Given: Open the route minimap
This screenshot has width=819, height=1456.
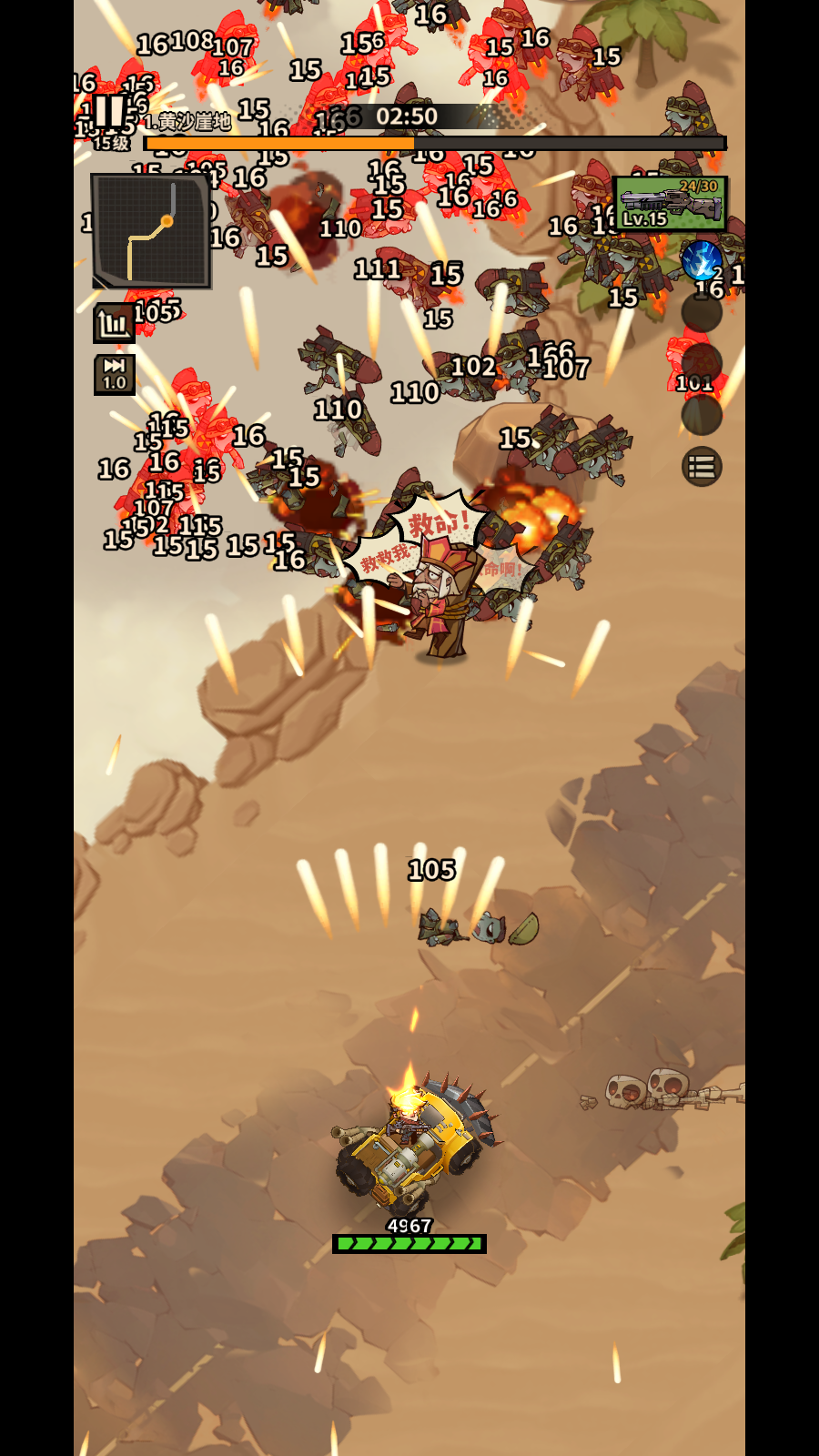Looking at the screenshot, I should [x=151, y=231].
